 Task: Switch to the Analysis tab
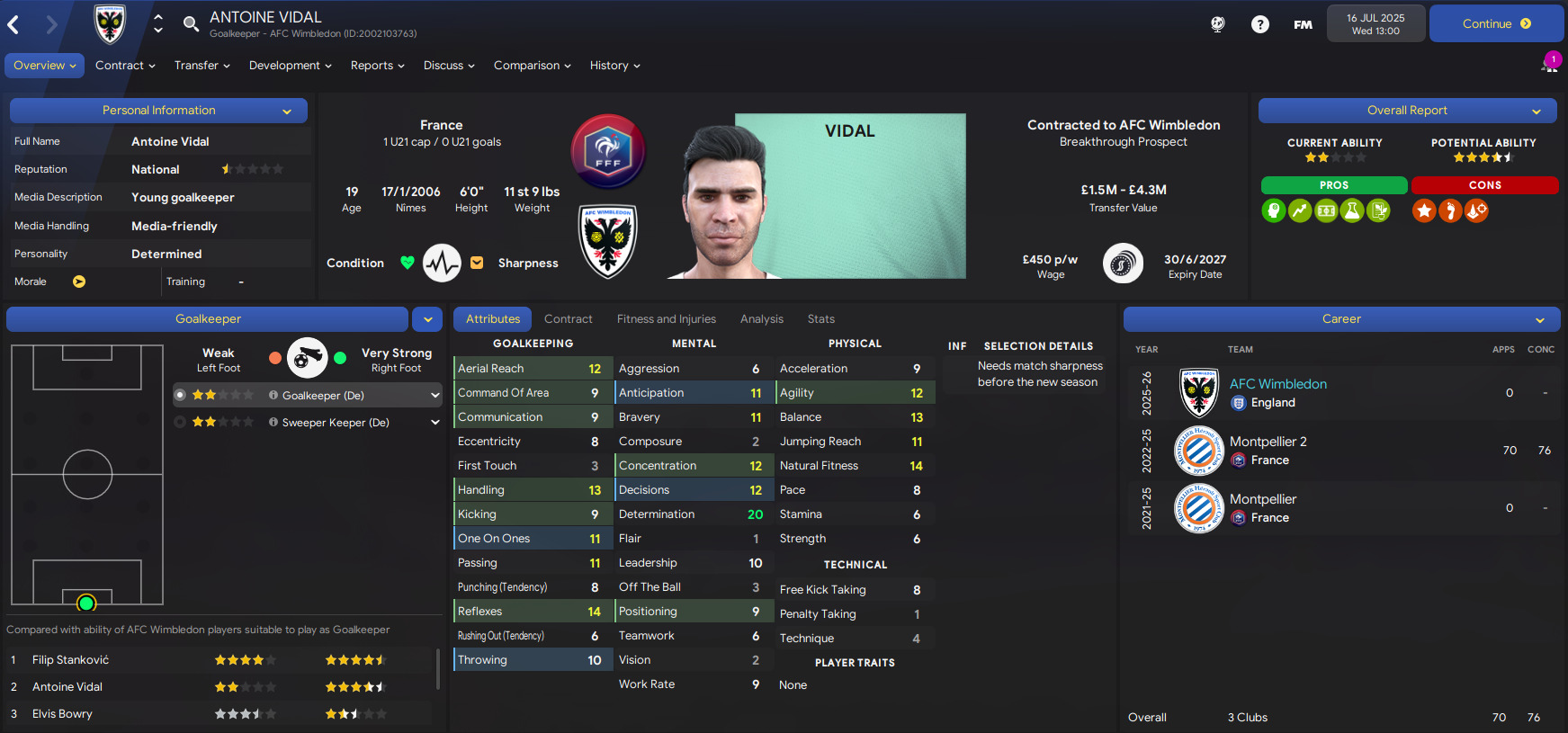[x=761, y=319]
